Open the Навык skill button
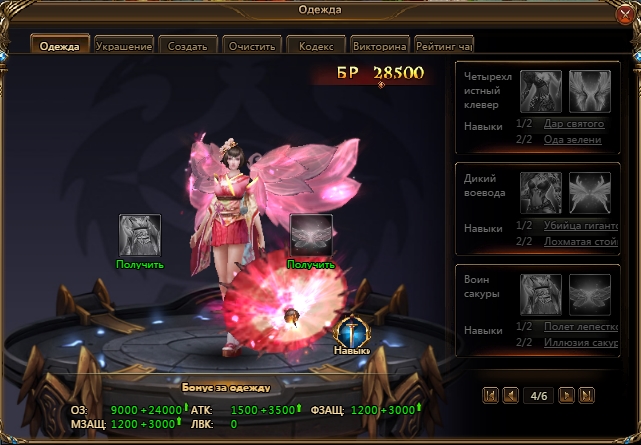The image size is (641, 445). tap(351, 335)
